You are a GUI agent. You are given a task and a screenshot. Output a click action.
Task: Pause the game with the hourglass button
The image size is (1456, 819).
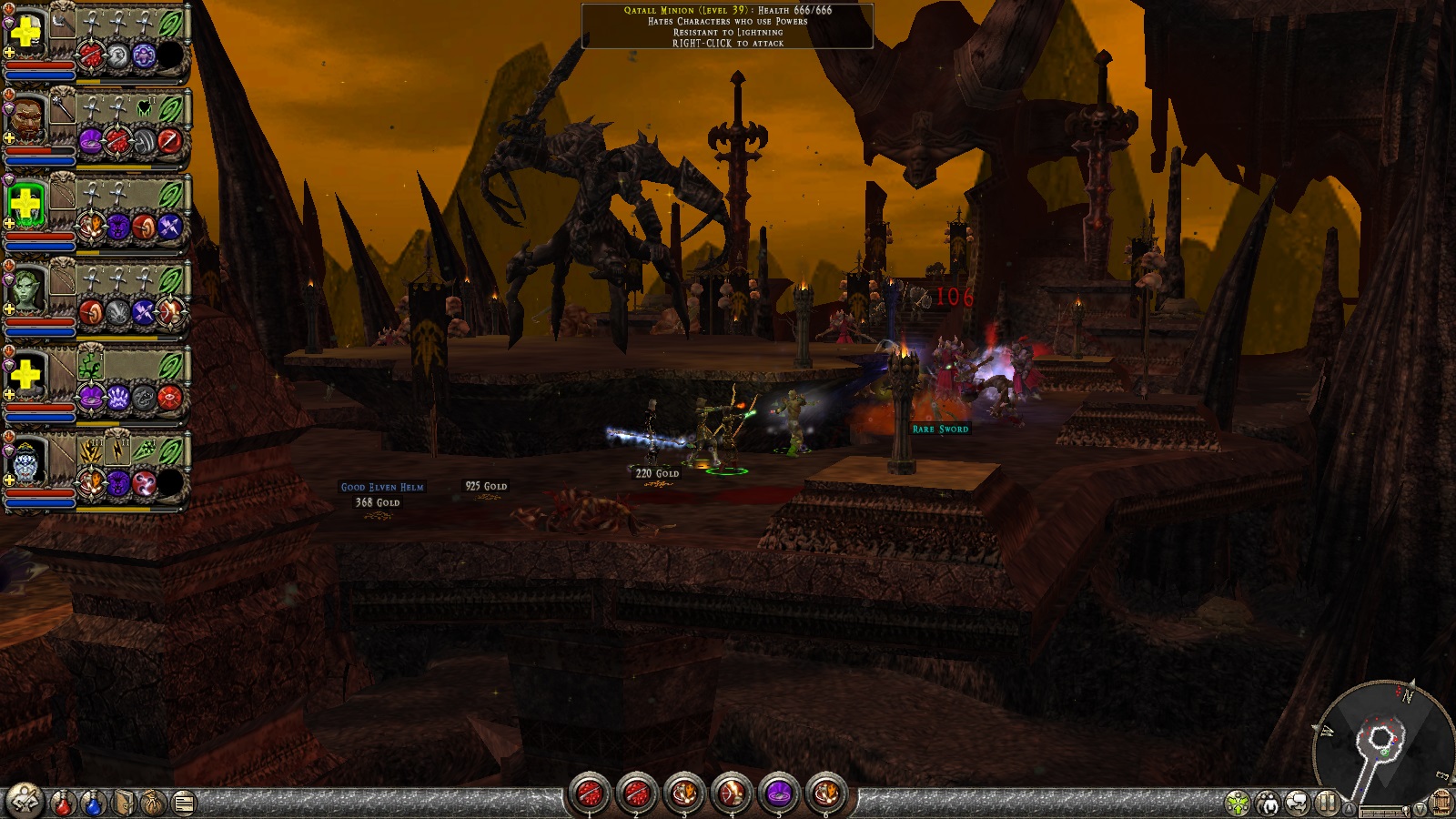1327,804
